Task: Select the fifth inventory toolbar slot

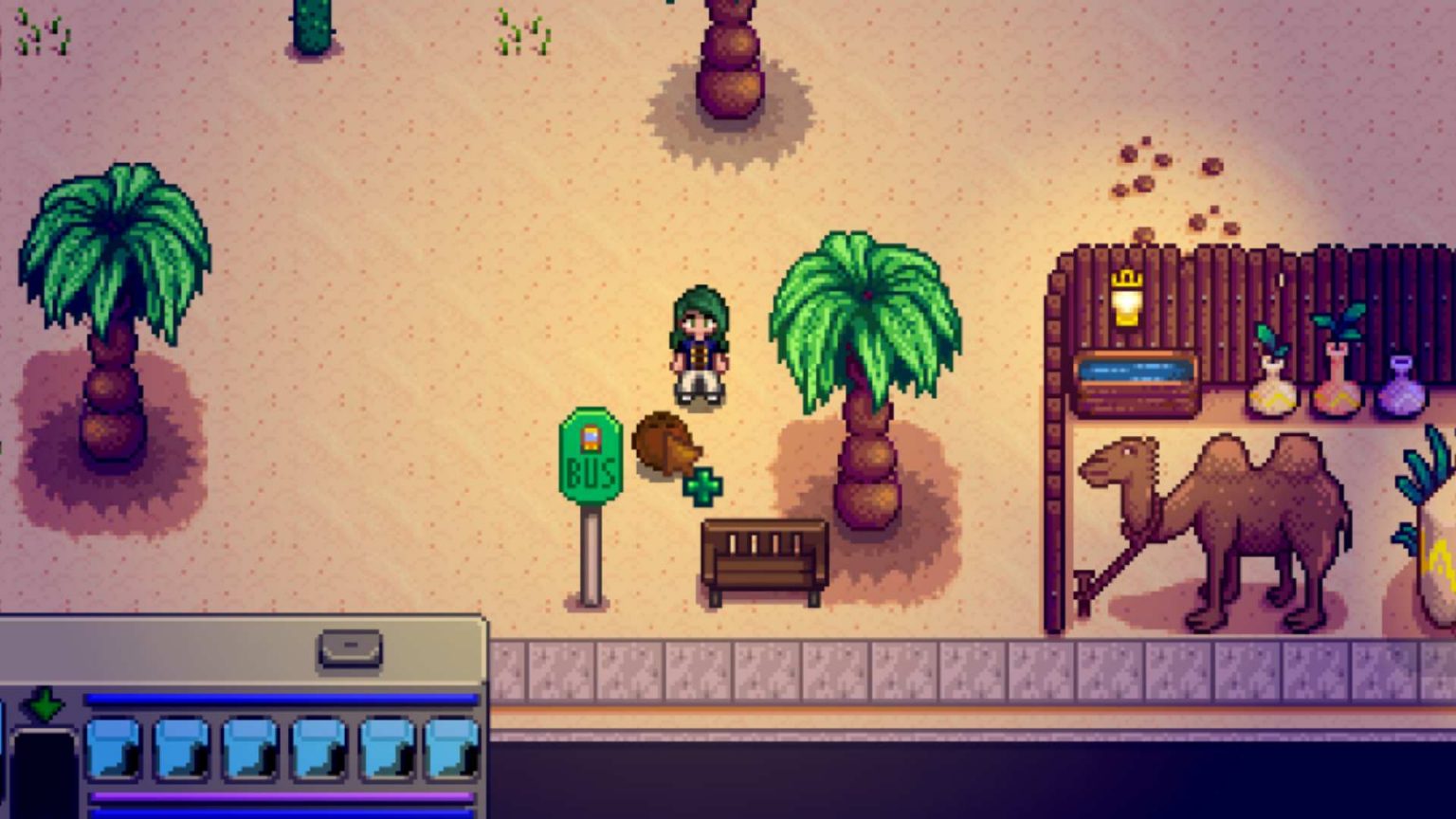Action: [383, 749]
